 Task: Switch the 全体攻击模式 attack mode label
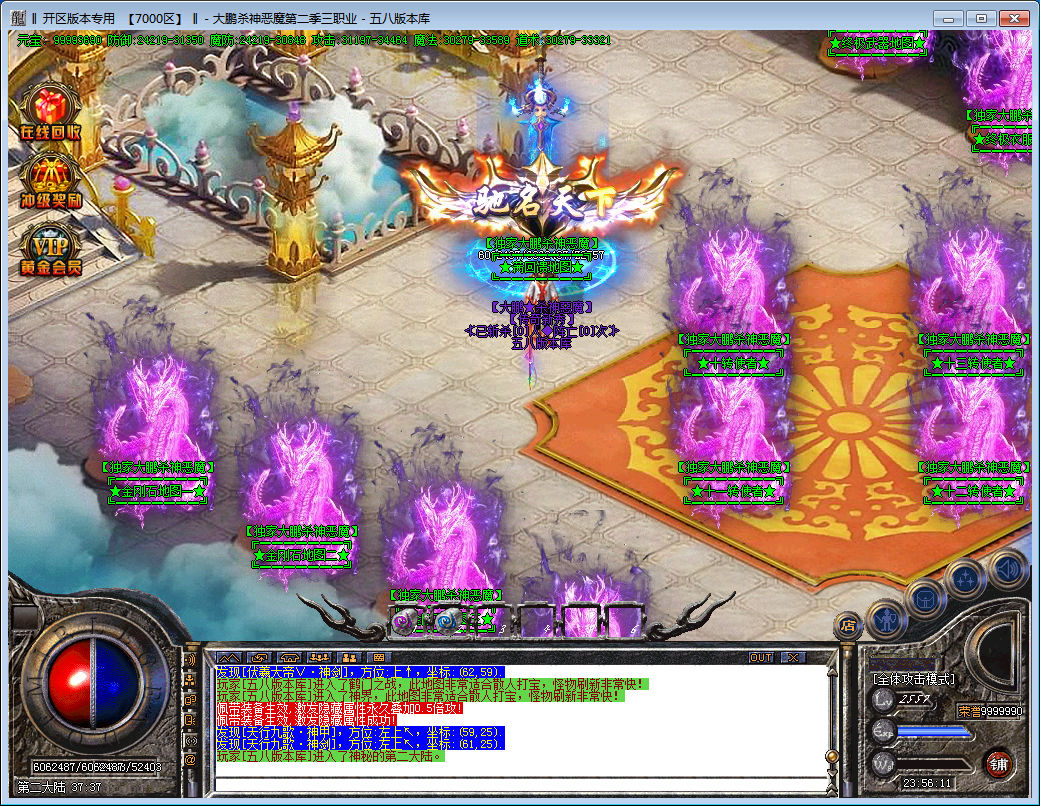point(914,679)
